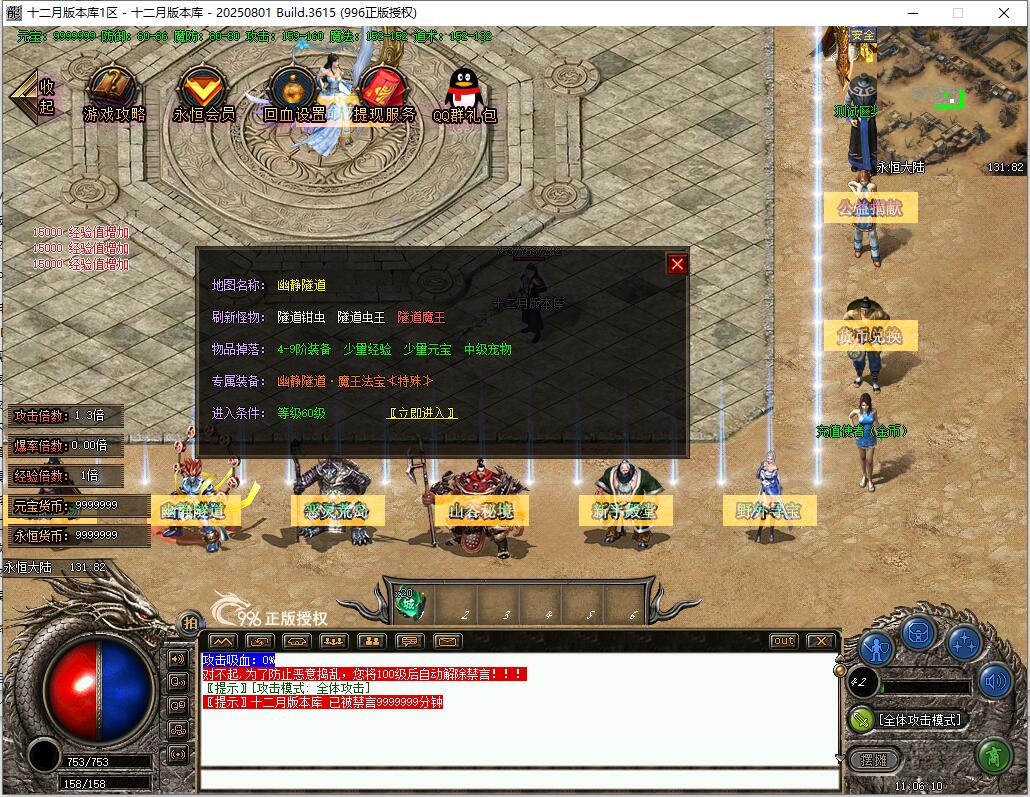Image resolution: width=1030 pixels, height=797 pixels.
Task: Close the chat panel with its X button
Action: (820, 641)
